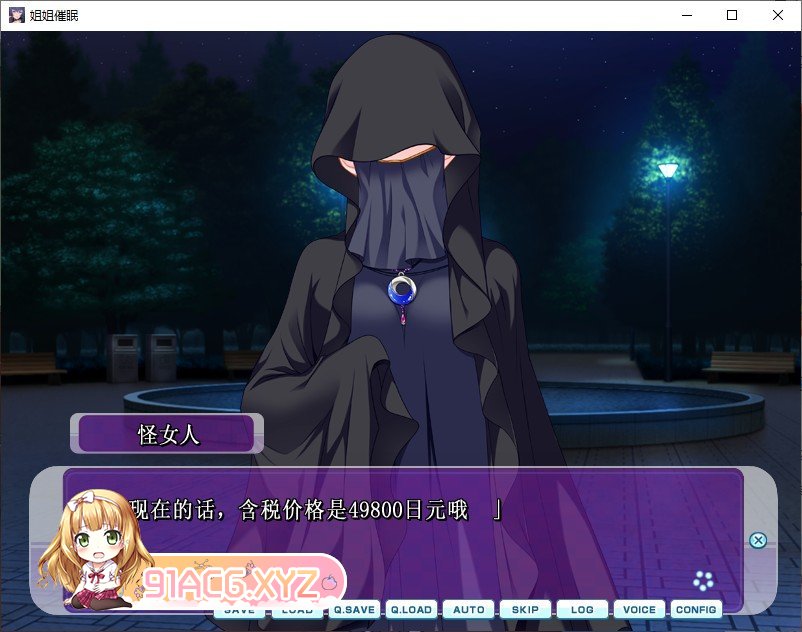Open the VOICE button
The width and height of the screenshot is (802, 632).
(639, 609)
